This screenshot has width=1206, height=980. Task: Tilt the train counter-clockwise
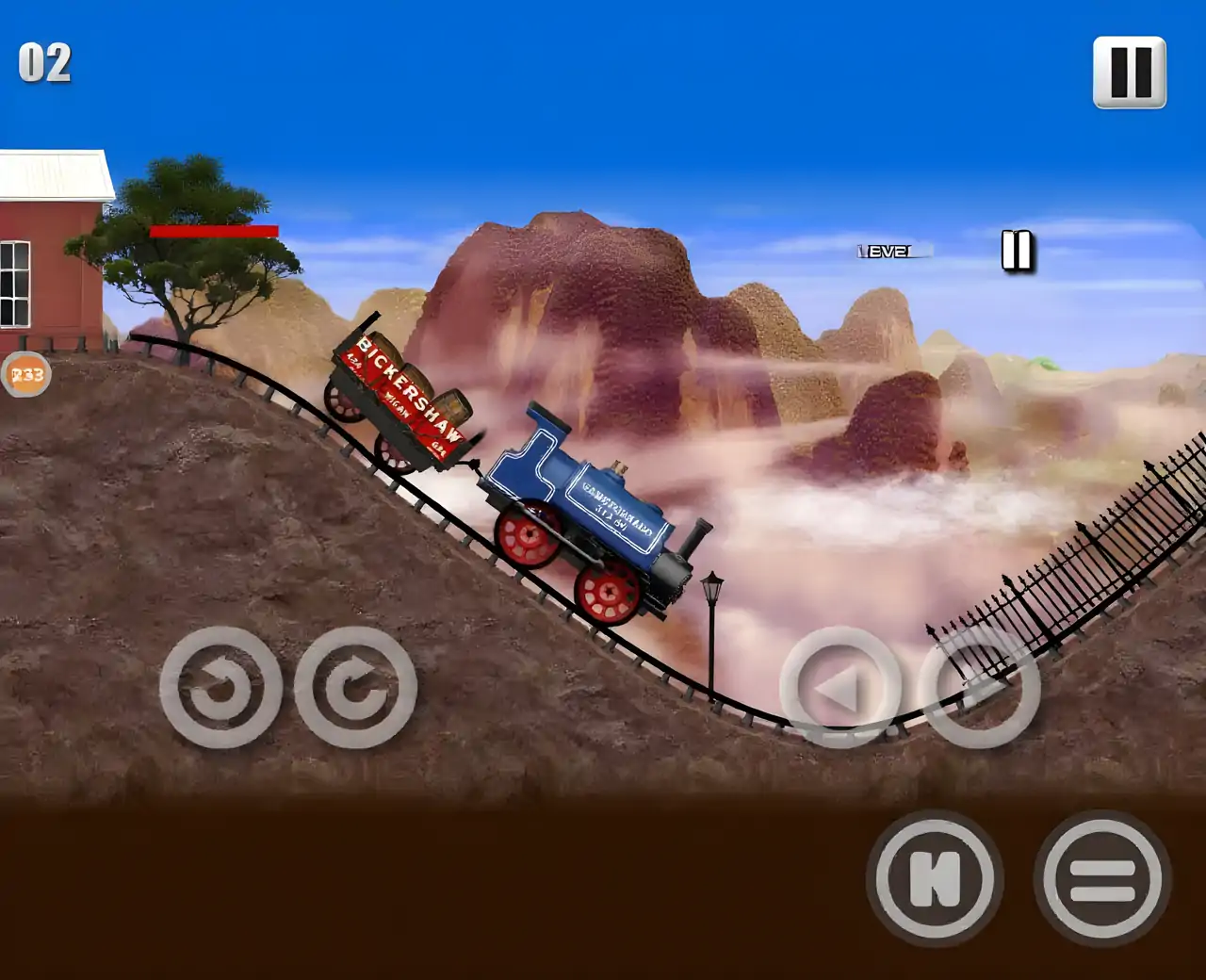coord(220,687)
